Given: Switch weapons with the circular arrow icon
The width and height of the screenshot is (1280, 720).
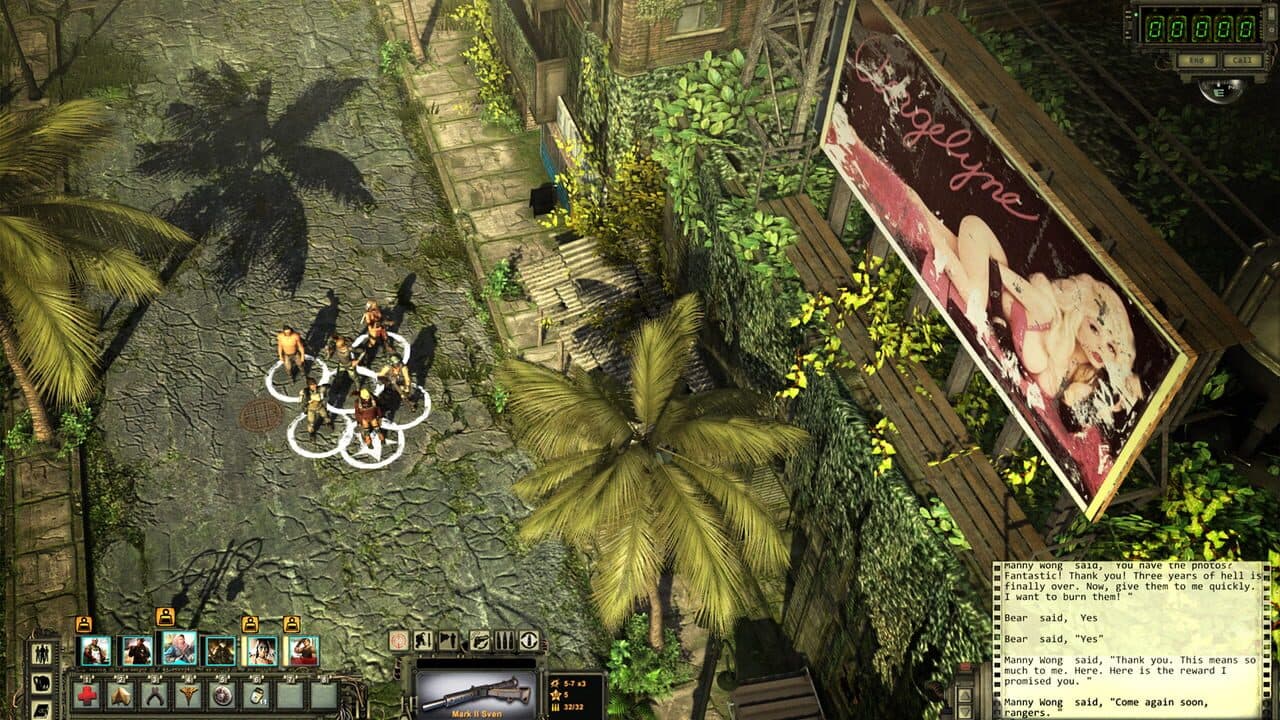Looking at the screenshot, I should 529,641.
